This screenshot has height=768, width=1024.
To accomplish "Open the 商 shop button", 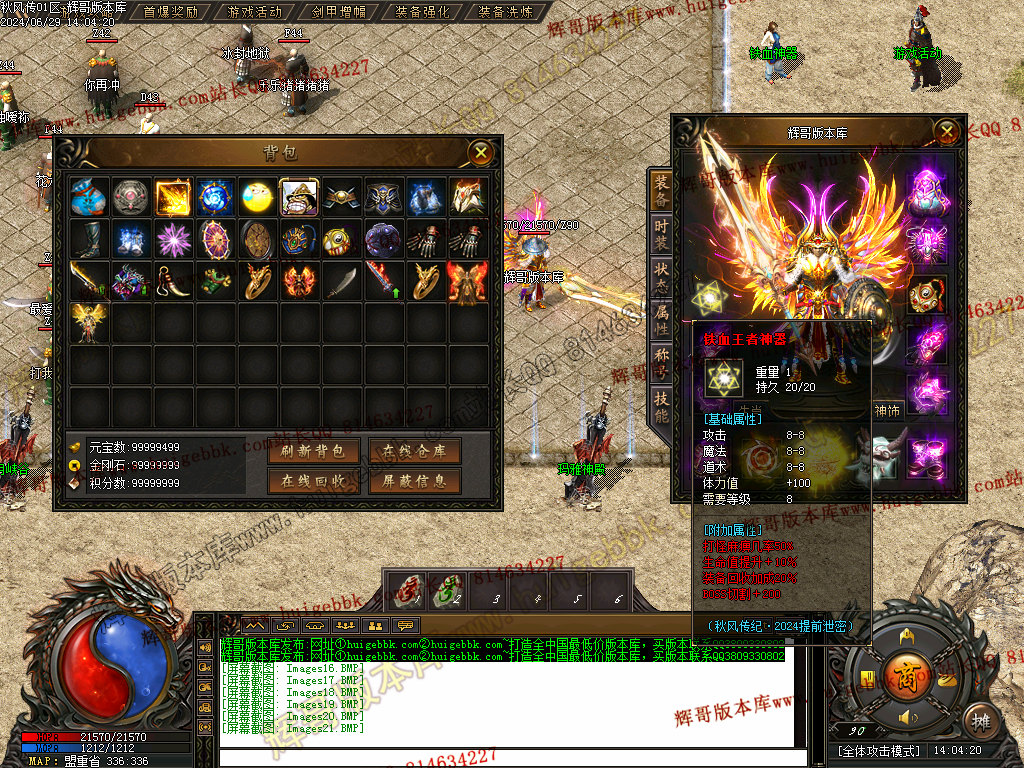I will (x=908, y=671).
